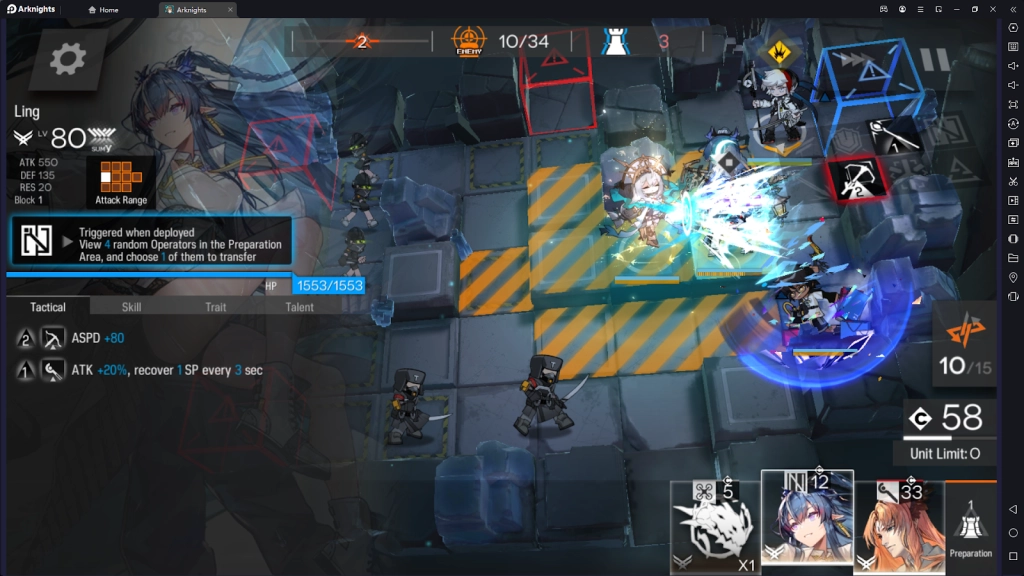The height and width of the screenshot is (576, 1024).
Task: Click the red crossbow tile marker
Action: point(855,178)
